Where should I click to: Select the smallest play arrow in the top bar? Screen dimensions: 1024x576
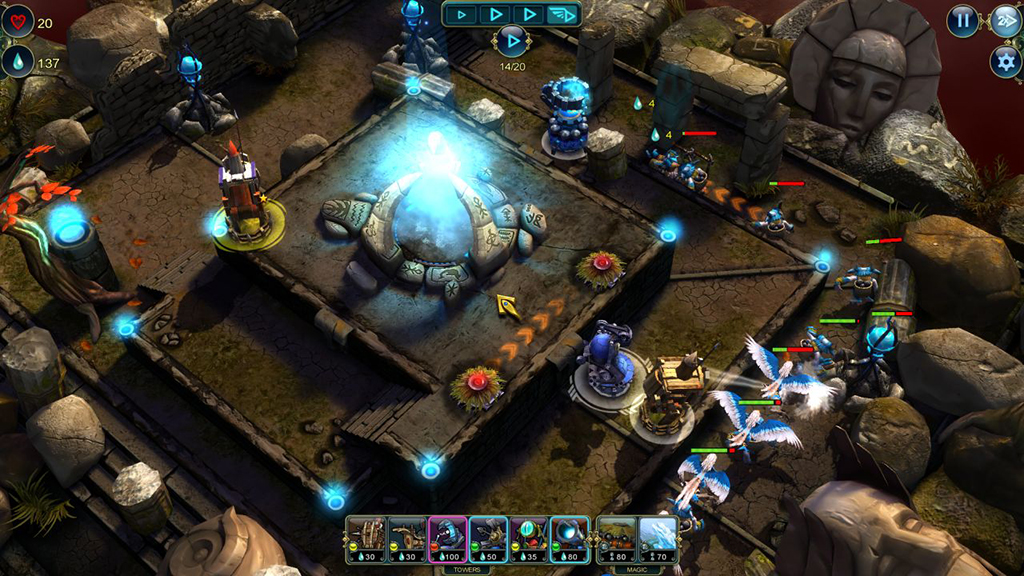(461, 14)
